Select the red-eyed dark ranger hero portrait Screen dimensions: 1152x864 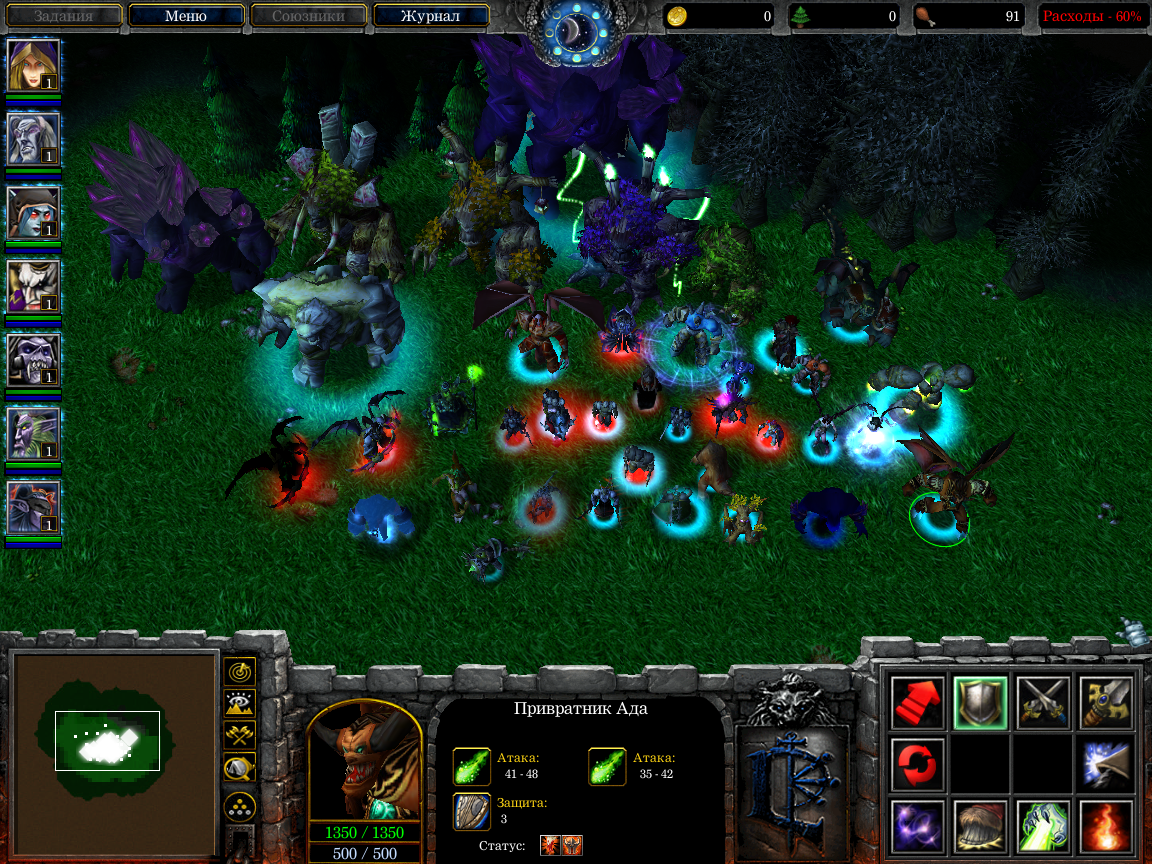(x=34, y=213)
